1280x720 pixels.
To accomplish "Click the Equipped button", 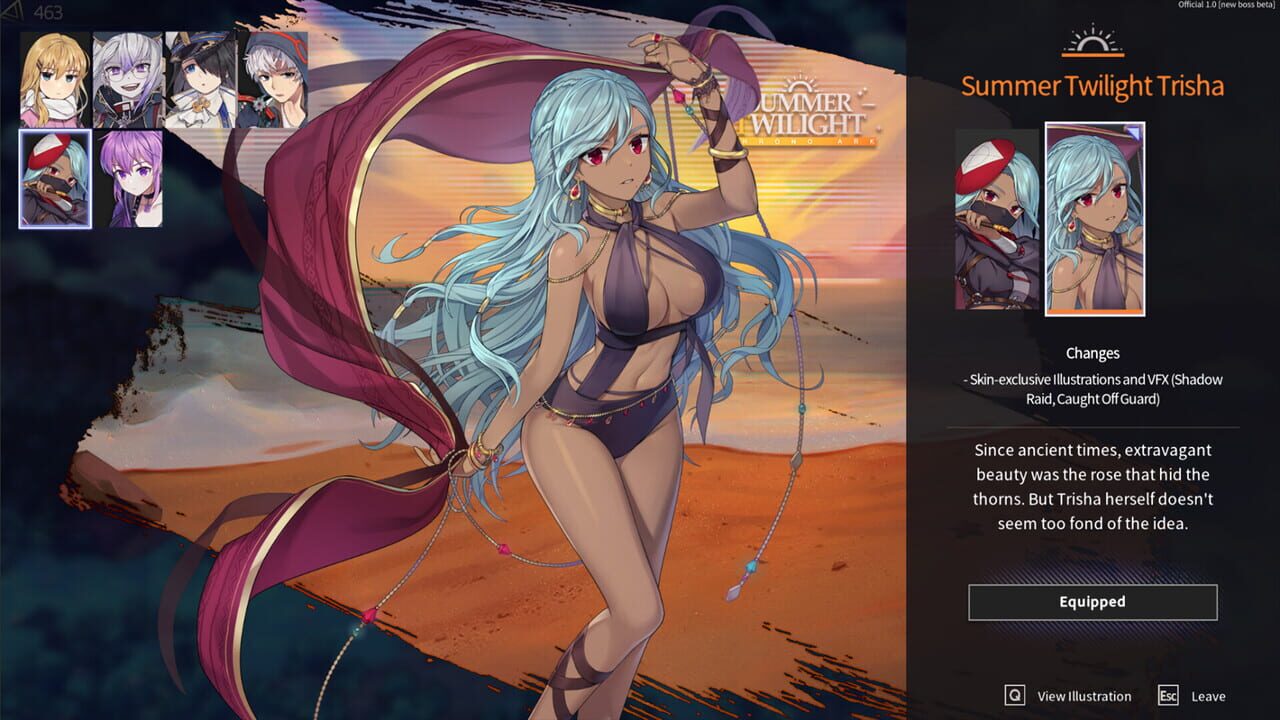I will tap(1093, 601).
